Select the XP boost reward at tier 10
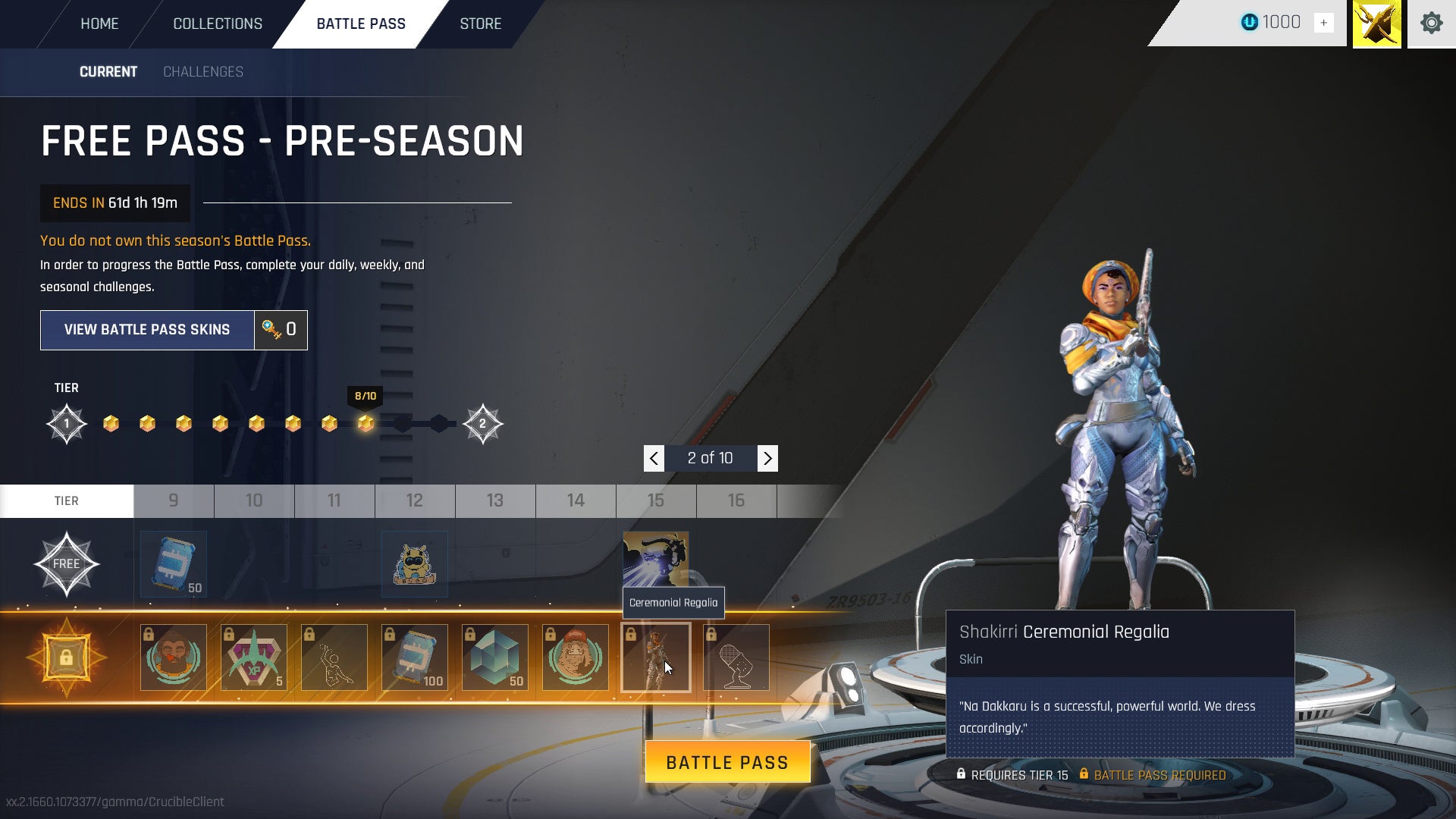The height and width of the screenshot is (819, 1456). pyautogui.click(x=254, y=657)
